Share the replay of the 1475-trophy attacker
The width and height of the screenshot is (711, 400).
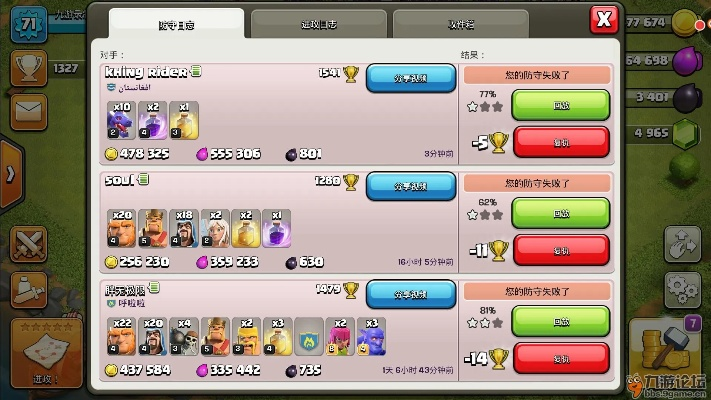point(410,294)
